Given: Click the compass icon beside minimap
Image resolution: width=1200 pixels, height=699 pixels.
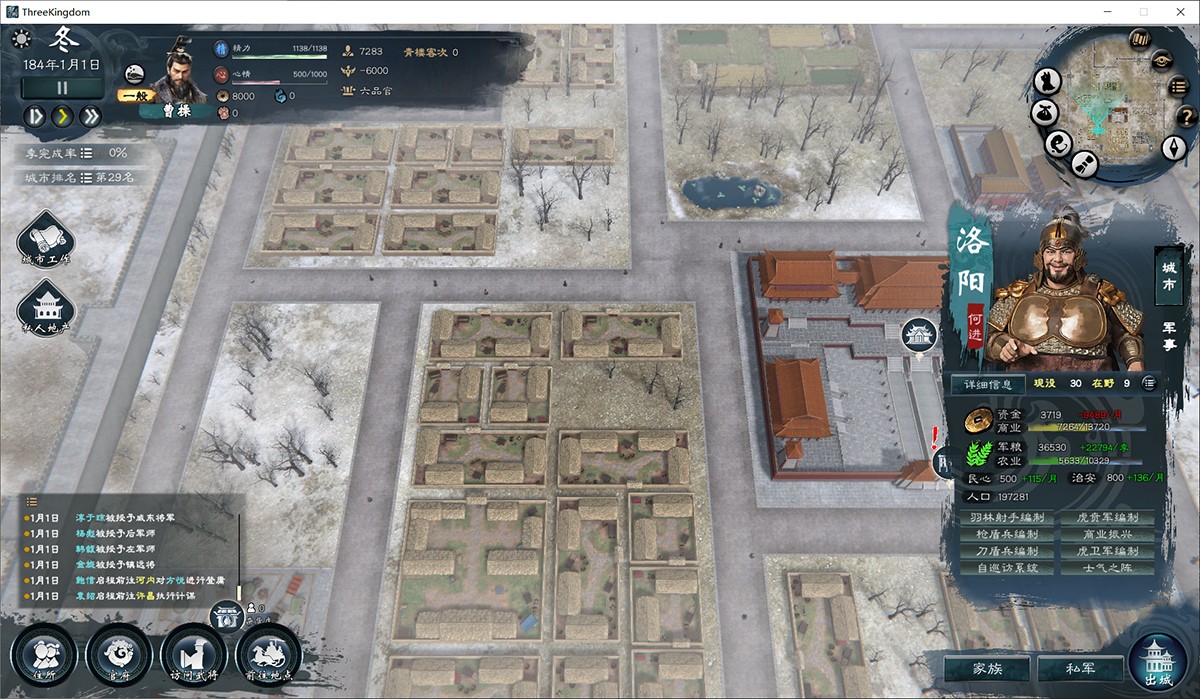Looking at the screenshot, I should coord(1173,147).
